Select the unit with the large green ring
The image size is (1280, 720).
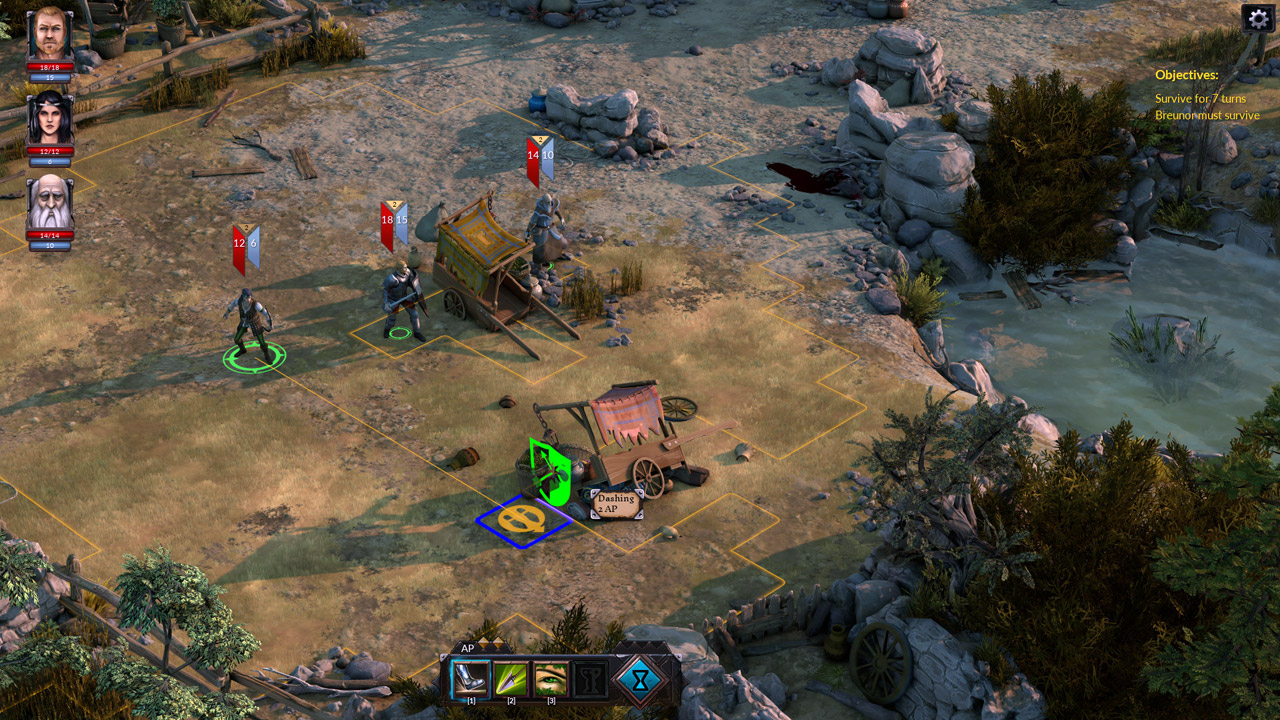[252, 325]
